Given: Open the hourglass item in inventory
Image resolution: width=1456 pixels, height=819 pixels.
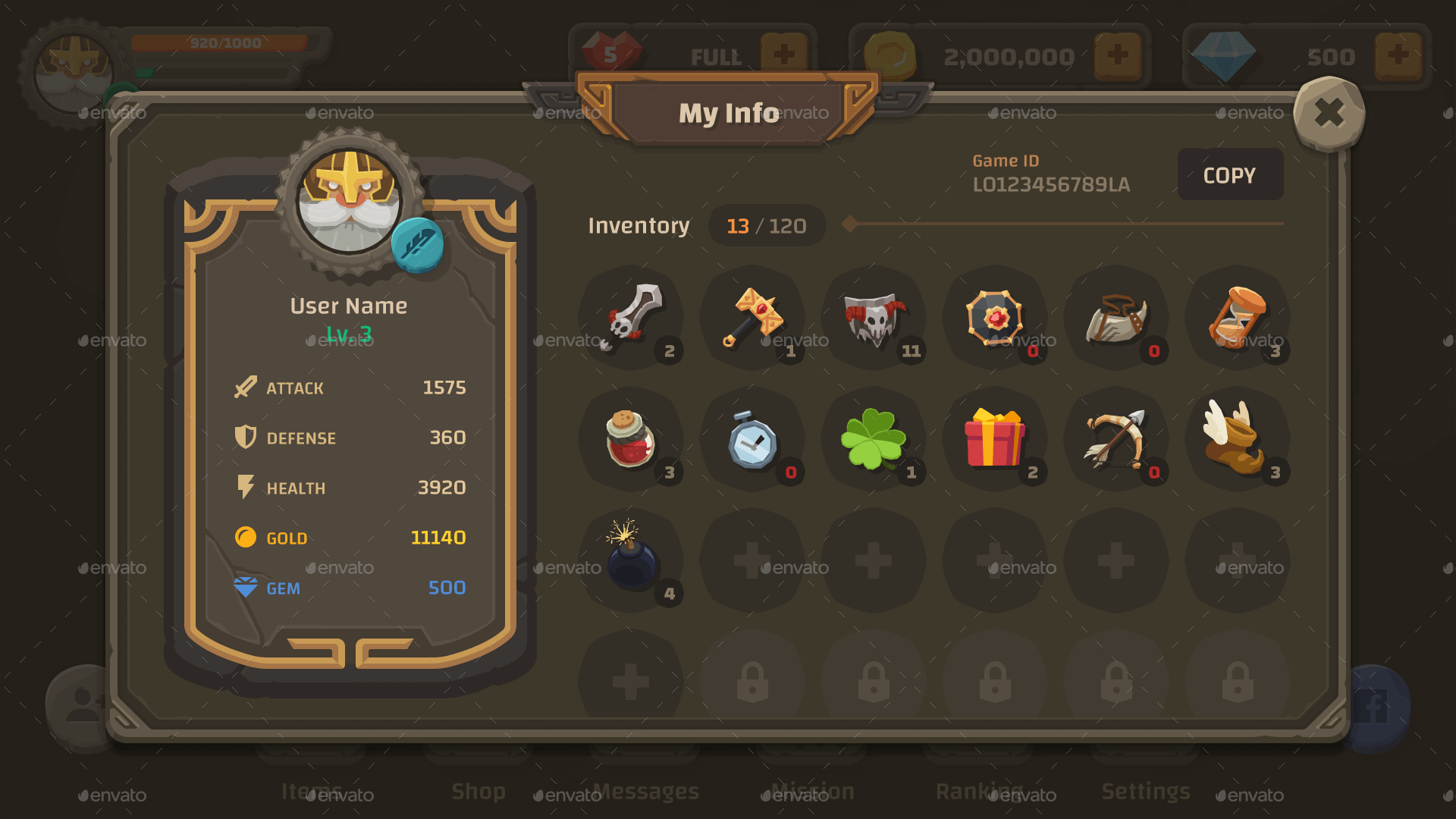Looking at the screenshot, I should tap(1239, 318).
